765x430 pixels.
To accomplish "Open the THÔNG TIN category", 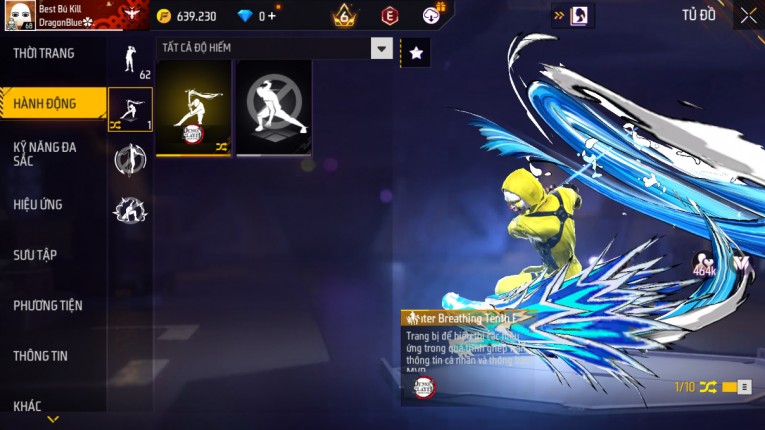I will [x=44, y=355].
